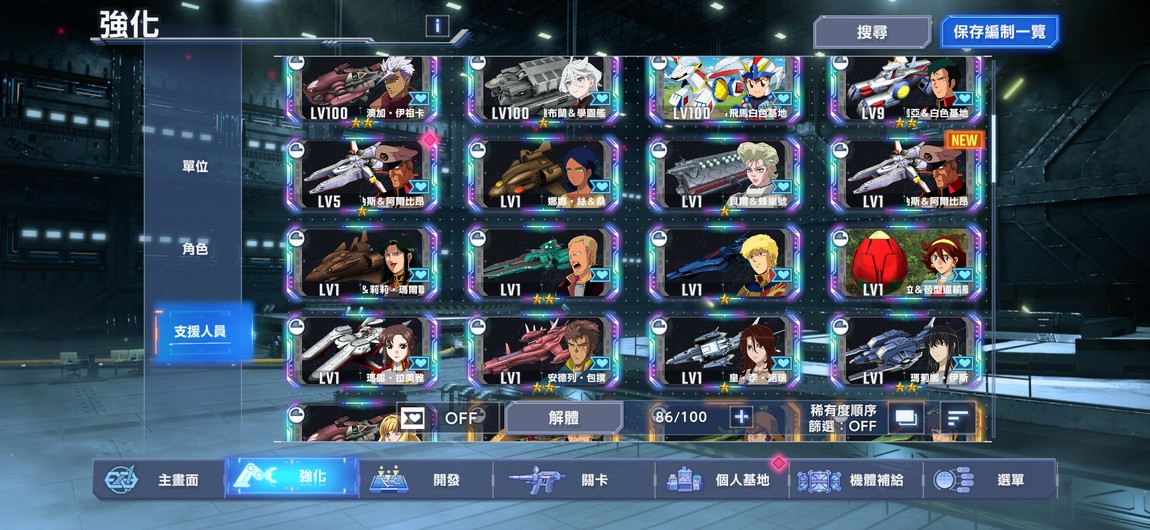Open the 搜尋 search button
The image size is (1150, 530).
tap(872, 32)
